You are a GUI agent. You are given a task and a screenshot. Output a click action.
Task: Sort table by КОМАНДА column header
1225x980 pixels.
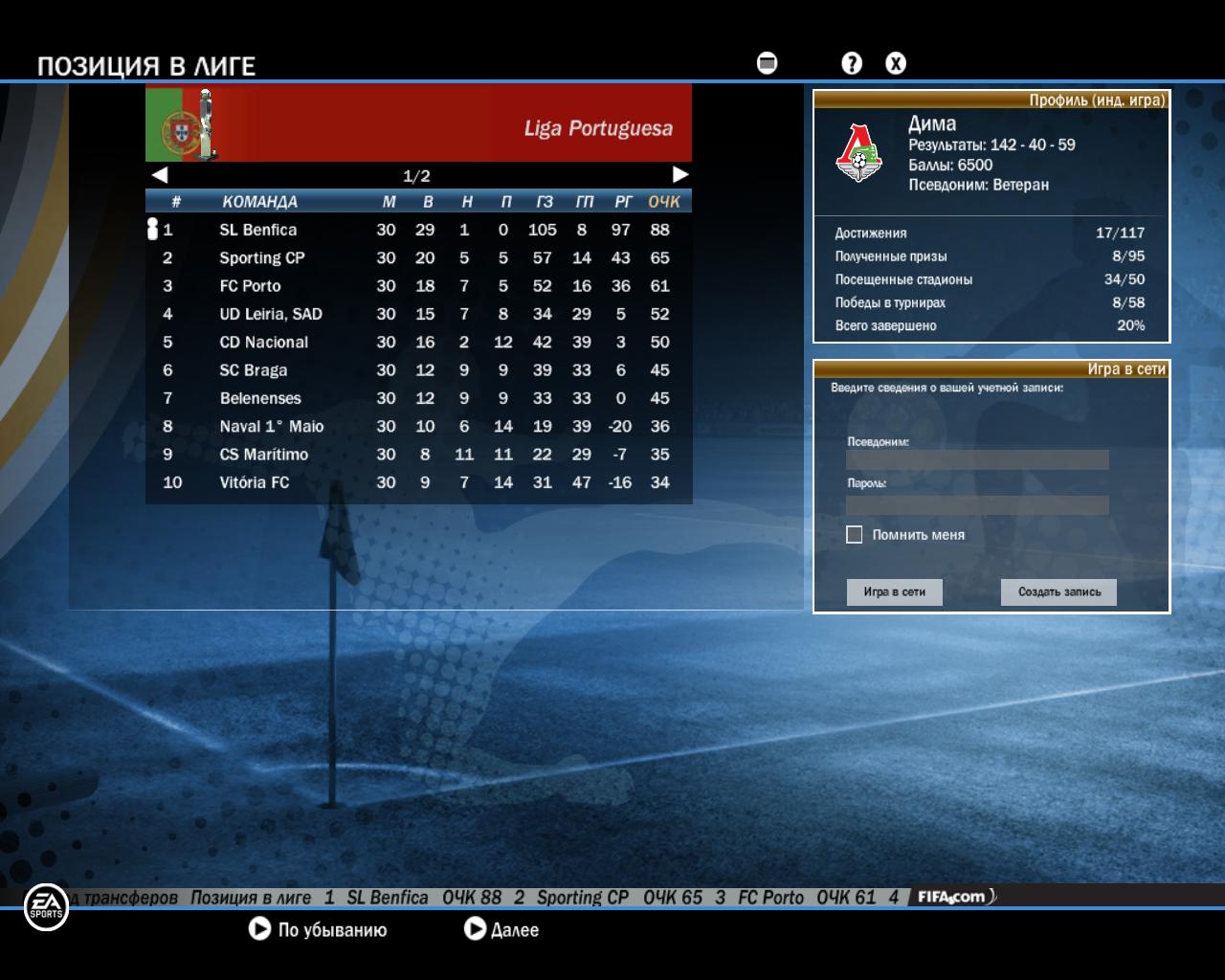259,201
